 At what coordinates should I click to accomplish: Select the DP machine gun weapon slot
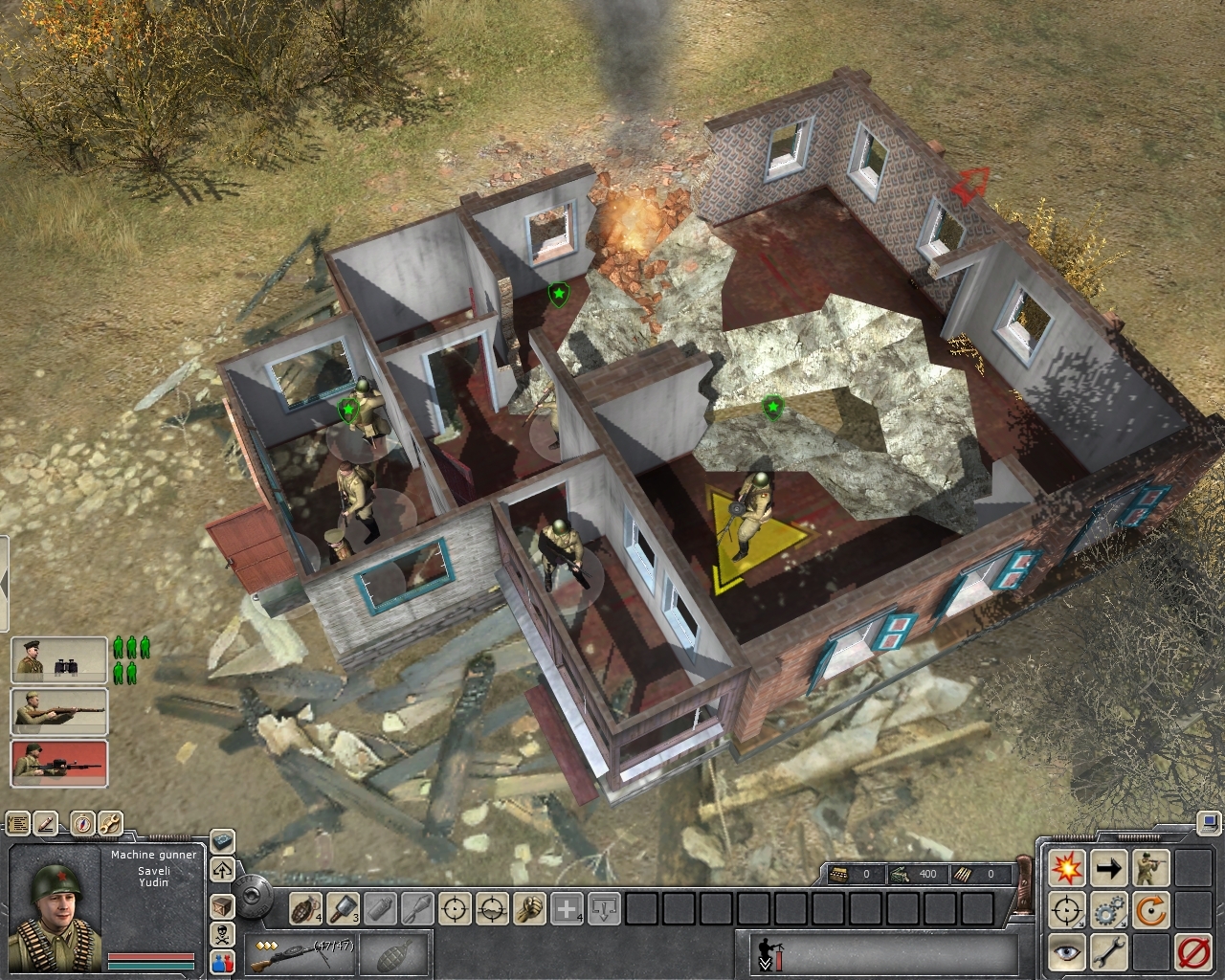pos(292,952)
